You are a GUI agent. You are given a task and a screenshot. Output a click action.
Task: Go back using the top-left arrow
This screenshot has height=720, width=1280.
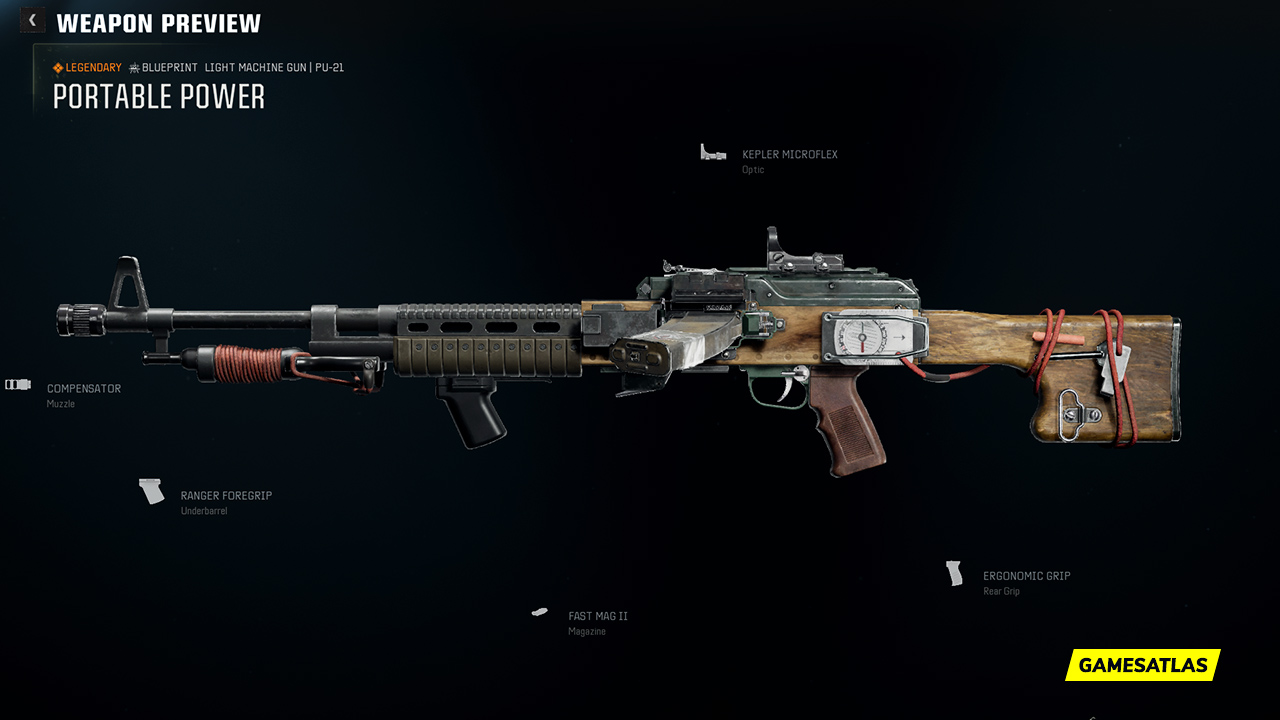click(32, 20)
